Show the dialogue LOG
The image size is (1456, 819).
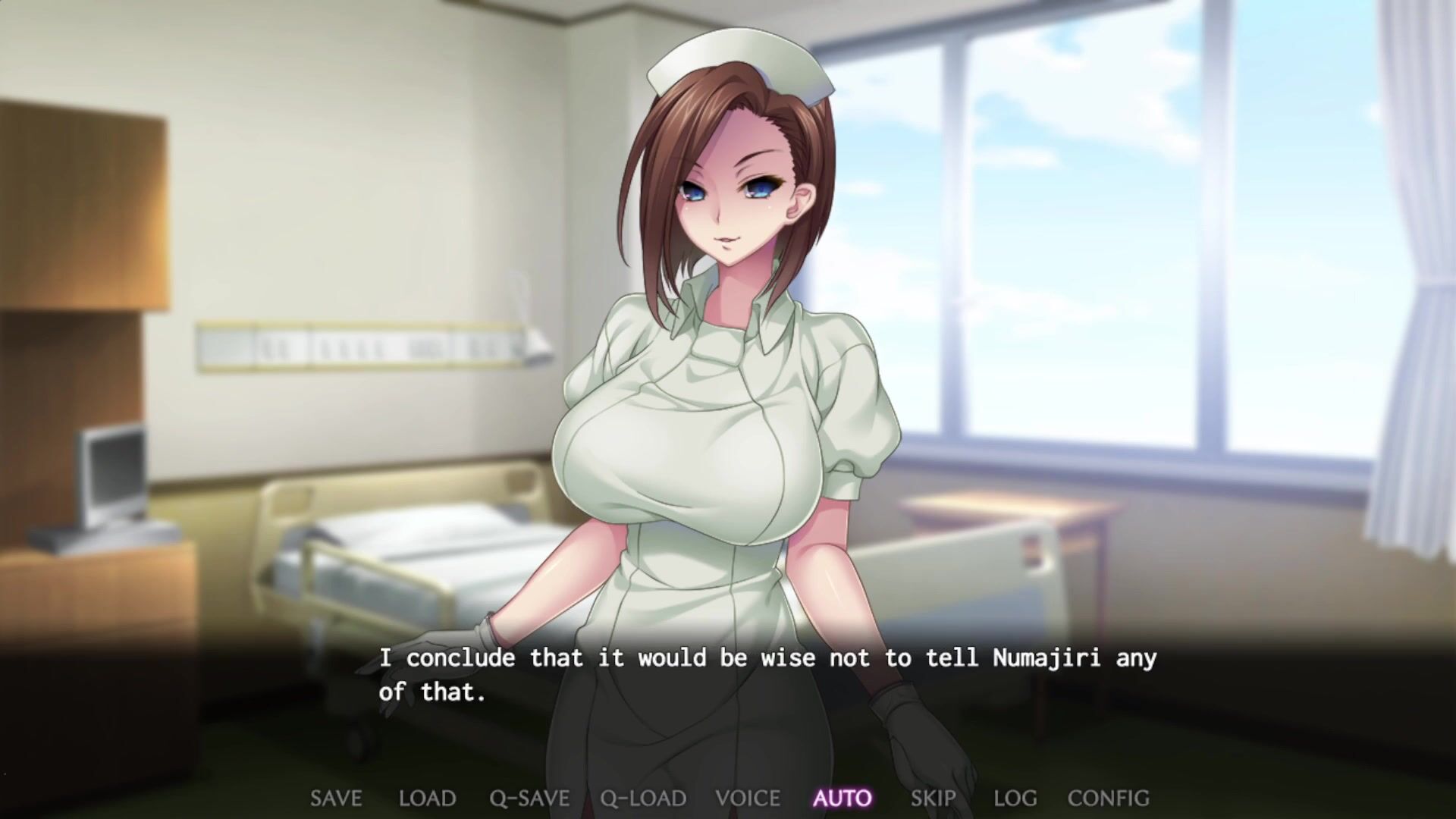[x=1015, y=798]
